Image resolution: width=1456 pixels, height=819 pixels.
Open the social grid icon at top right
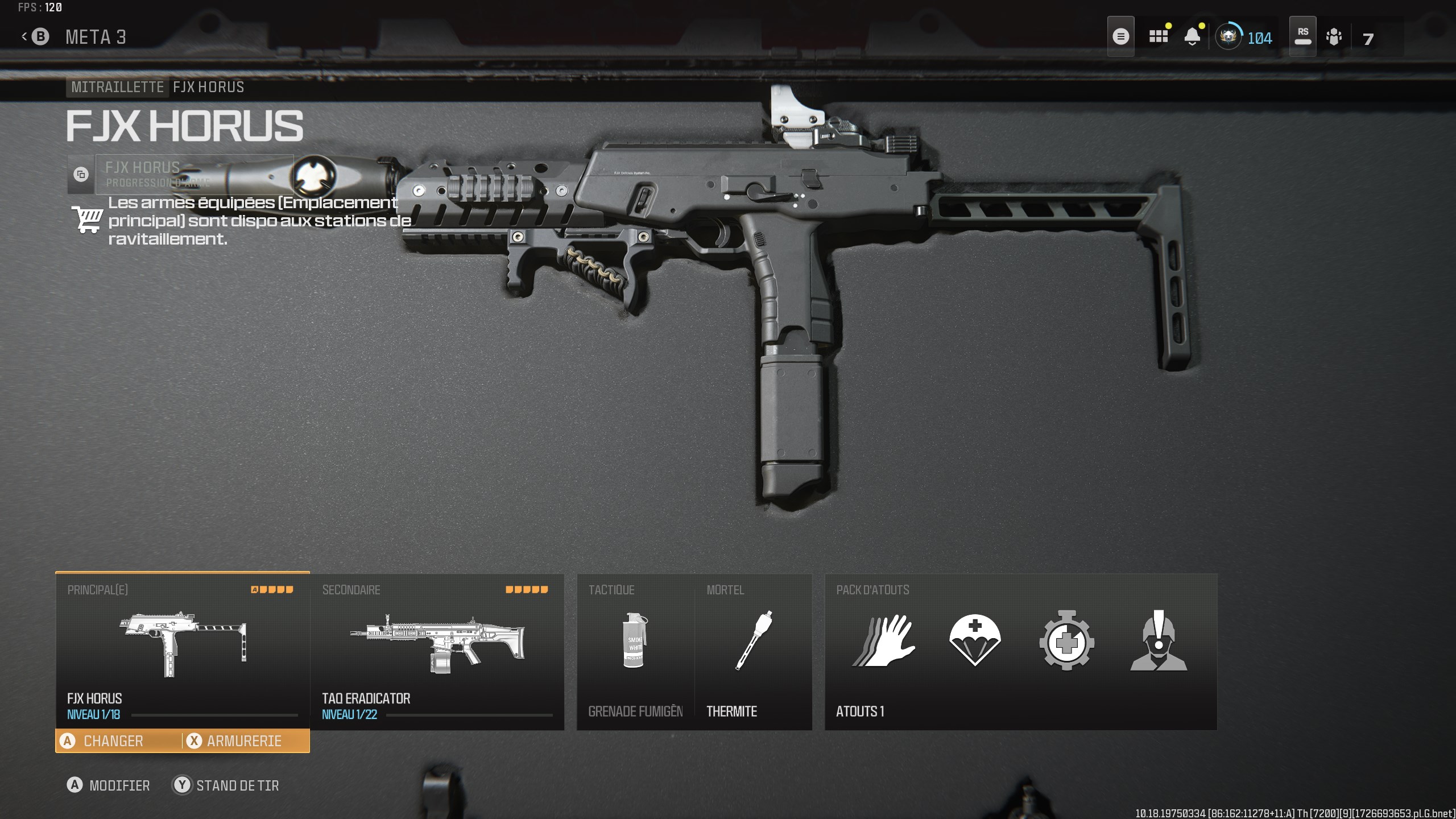(x=1157, y=36)
